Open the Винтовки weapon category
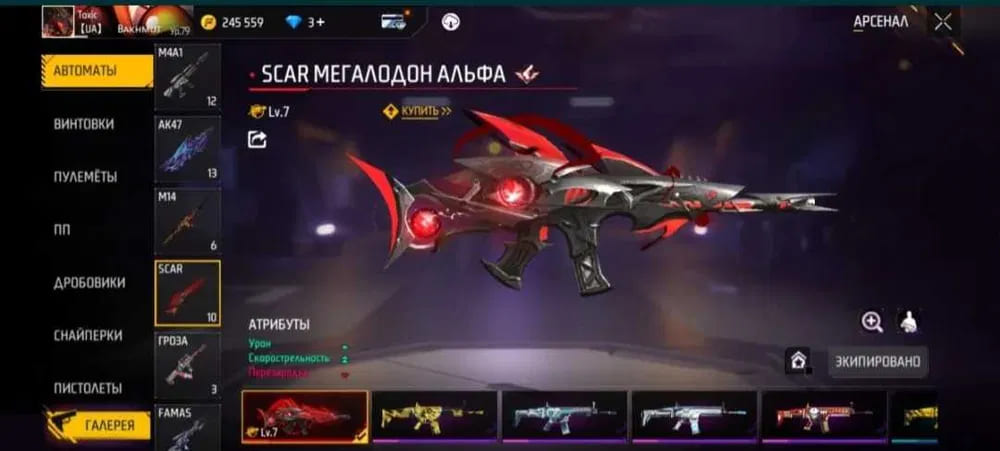The width and height of the screenshot is (1000, 451). 83,124
